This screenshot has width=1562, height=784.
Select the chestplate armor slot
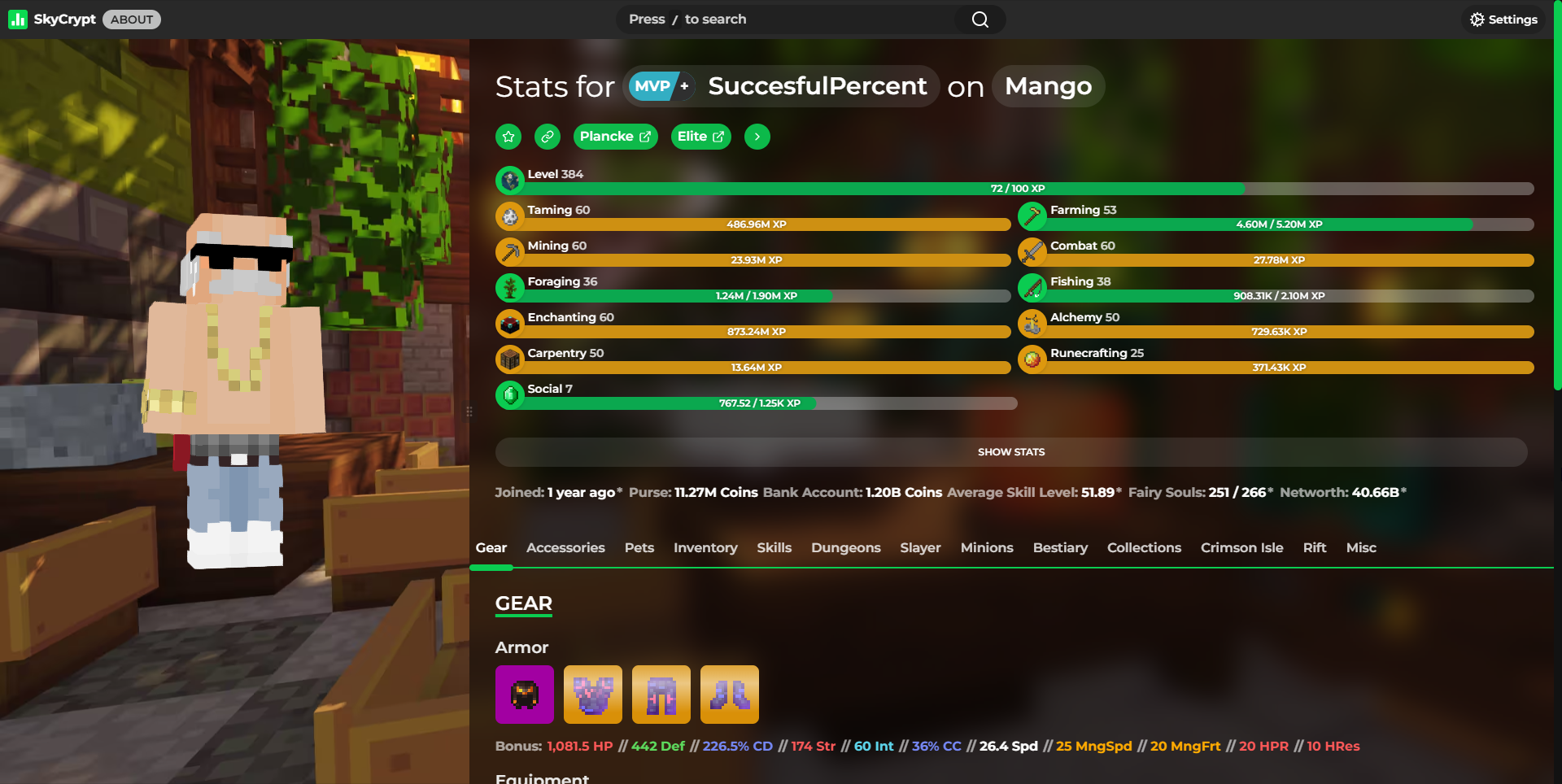point(593,695)
